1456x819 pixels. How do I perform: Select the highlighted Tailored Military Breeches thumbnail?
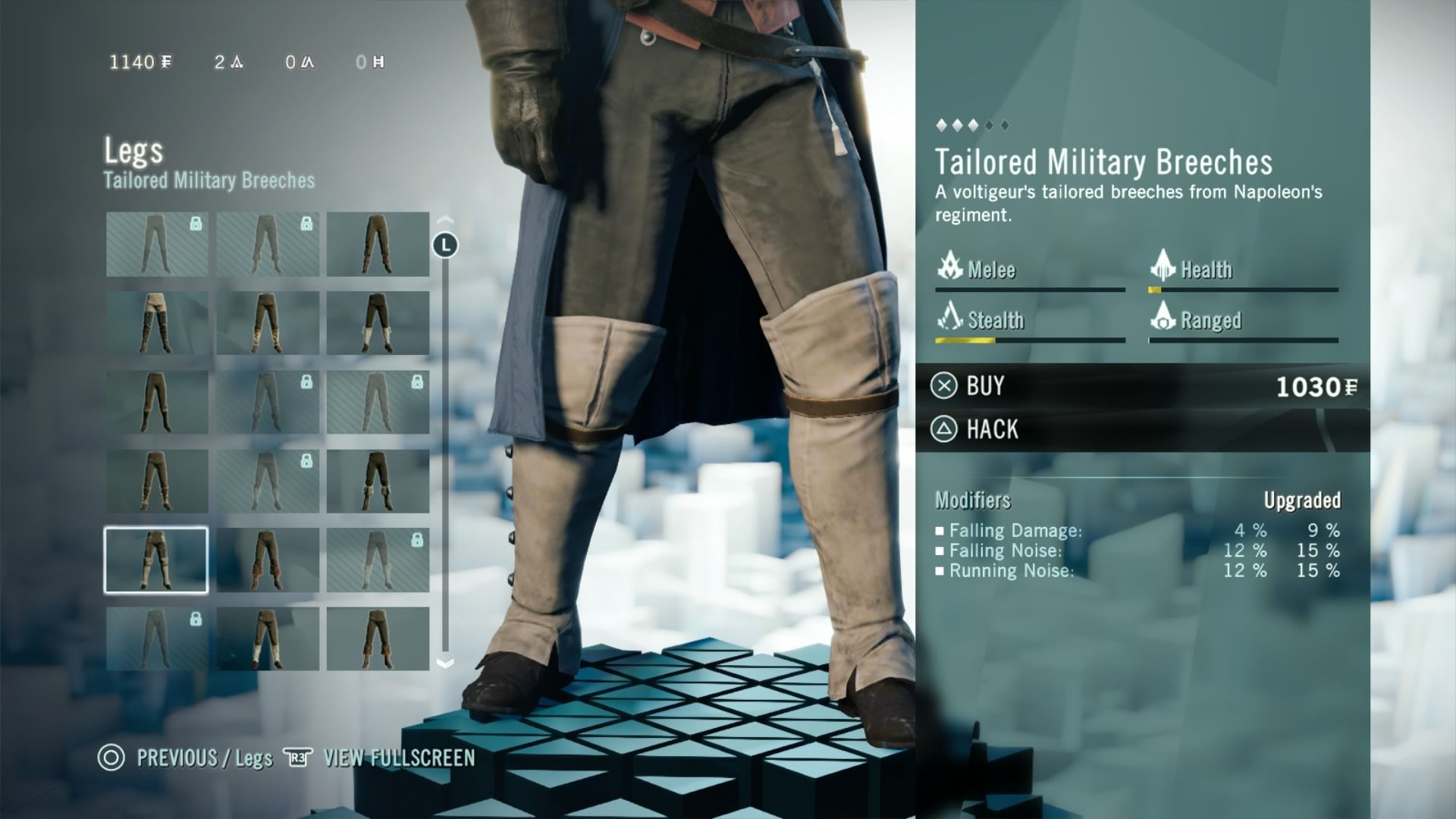click(x=156, y=560)
